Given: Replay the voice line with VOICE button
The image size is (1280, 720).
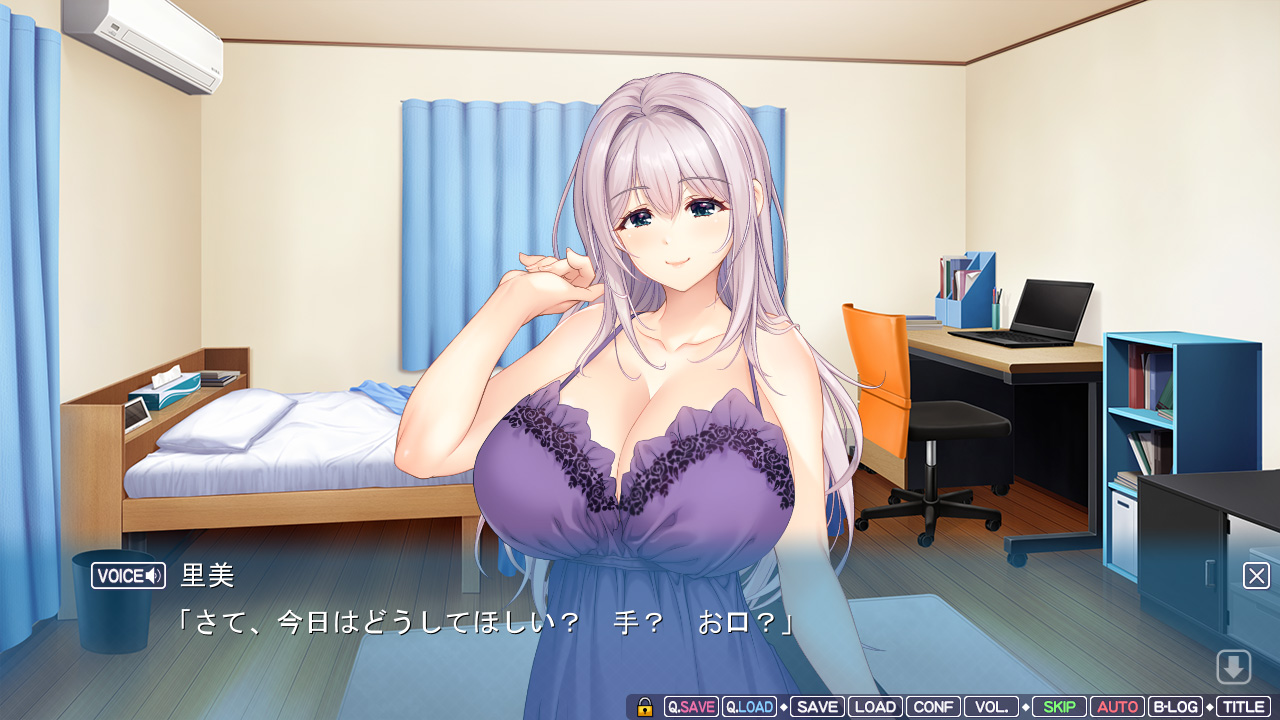Looking at the screenshot, I should pyautogui.click(x=128, y=576).
